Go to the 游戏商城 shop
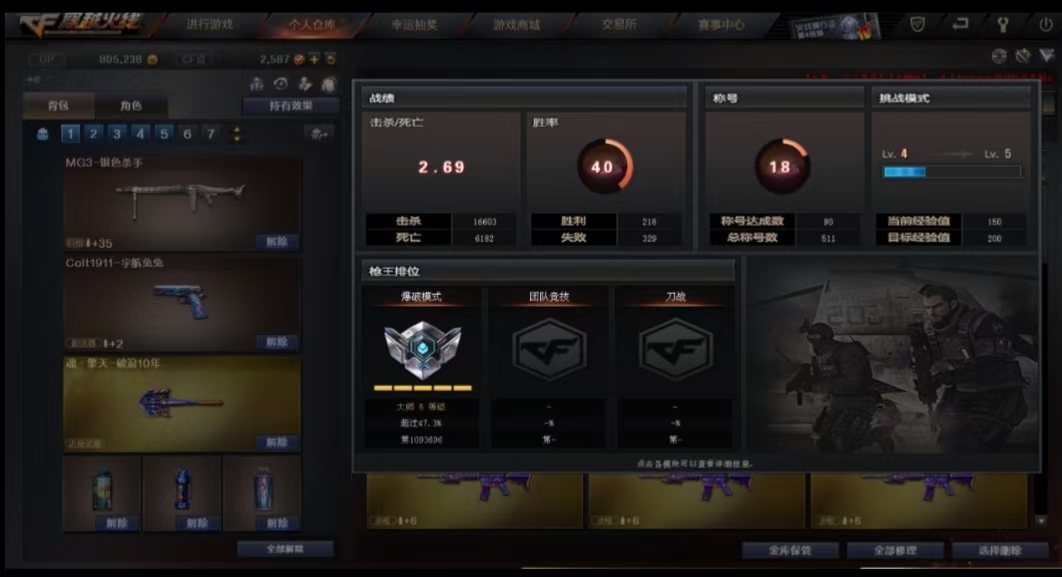 [x=517, y=24]
